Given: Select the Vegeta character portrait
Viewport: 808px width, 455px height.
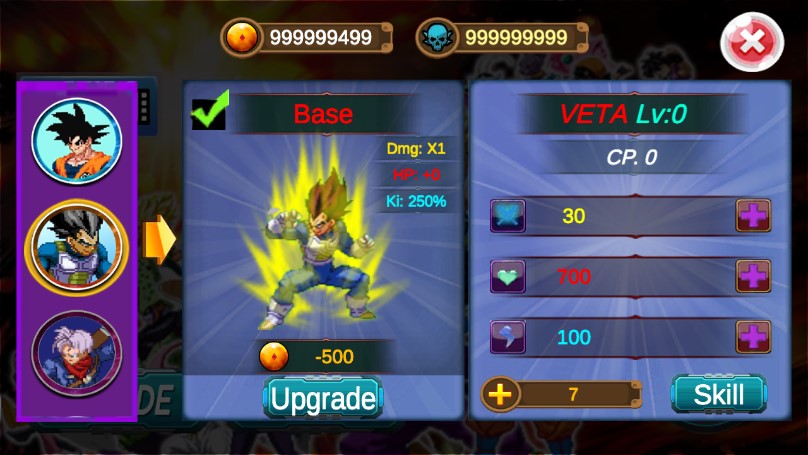Looking at the screenshot, I should (x=76, y=247).
